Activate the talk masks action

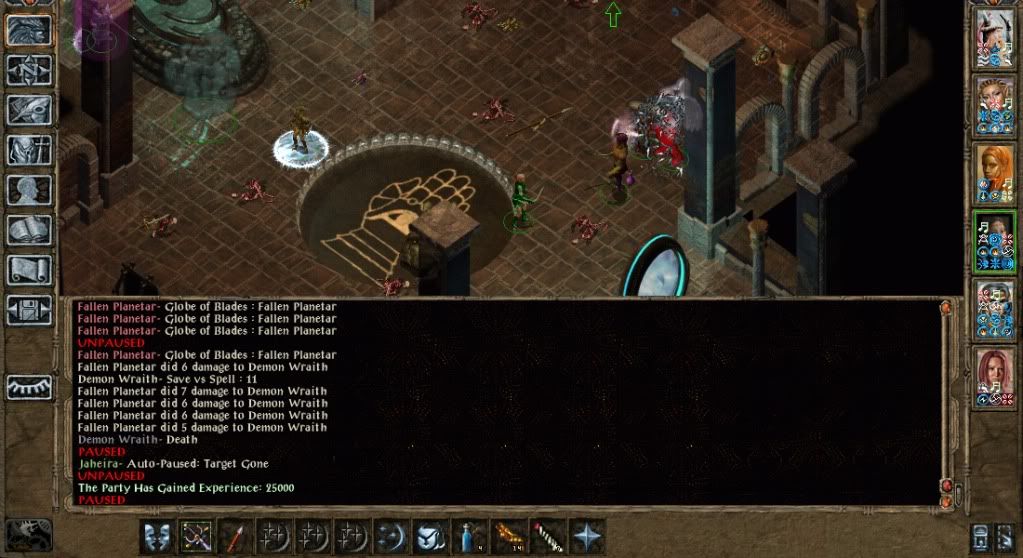click(156, 535)
